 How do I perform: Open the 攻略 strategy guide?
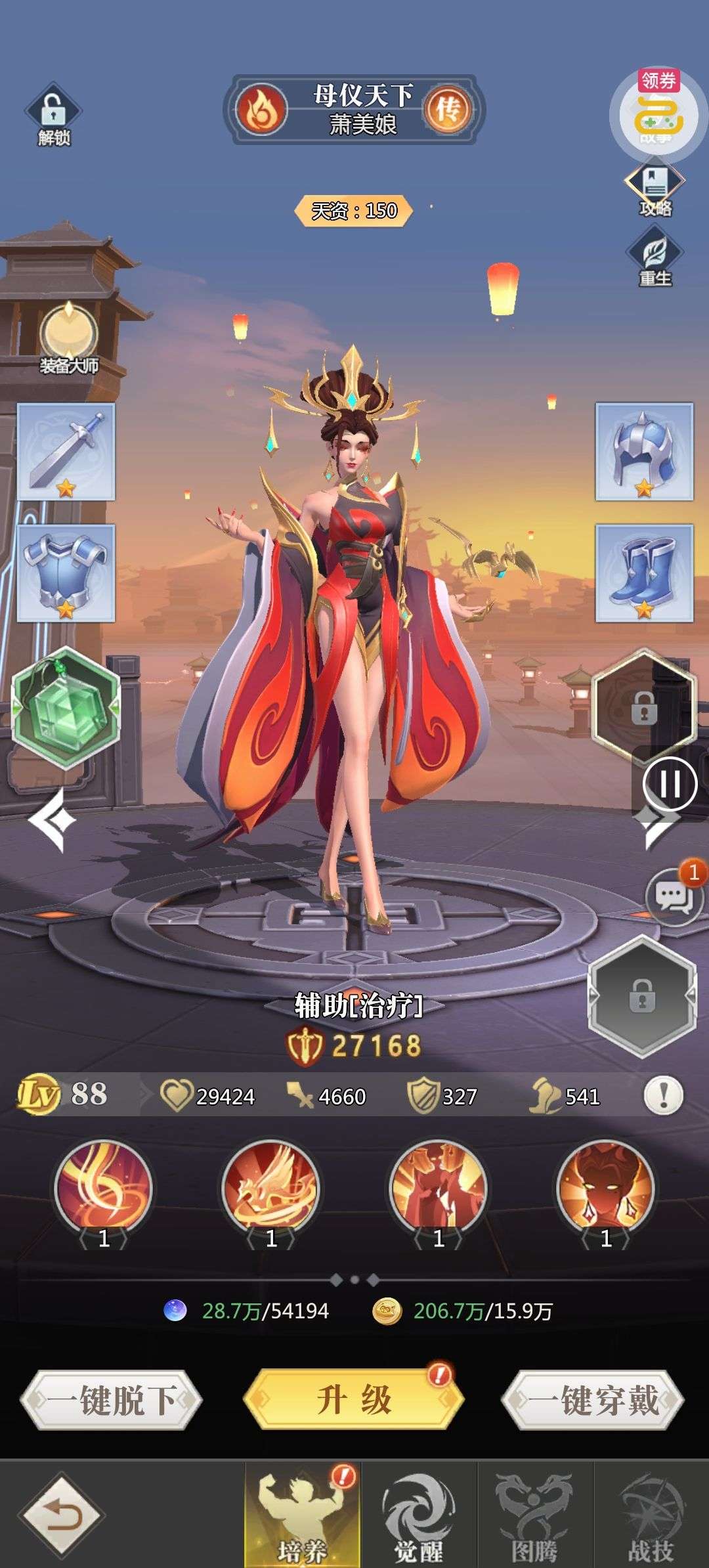tap(655, 188)
